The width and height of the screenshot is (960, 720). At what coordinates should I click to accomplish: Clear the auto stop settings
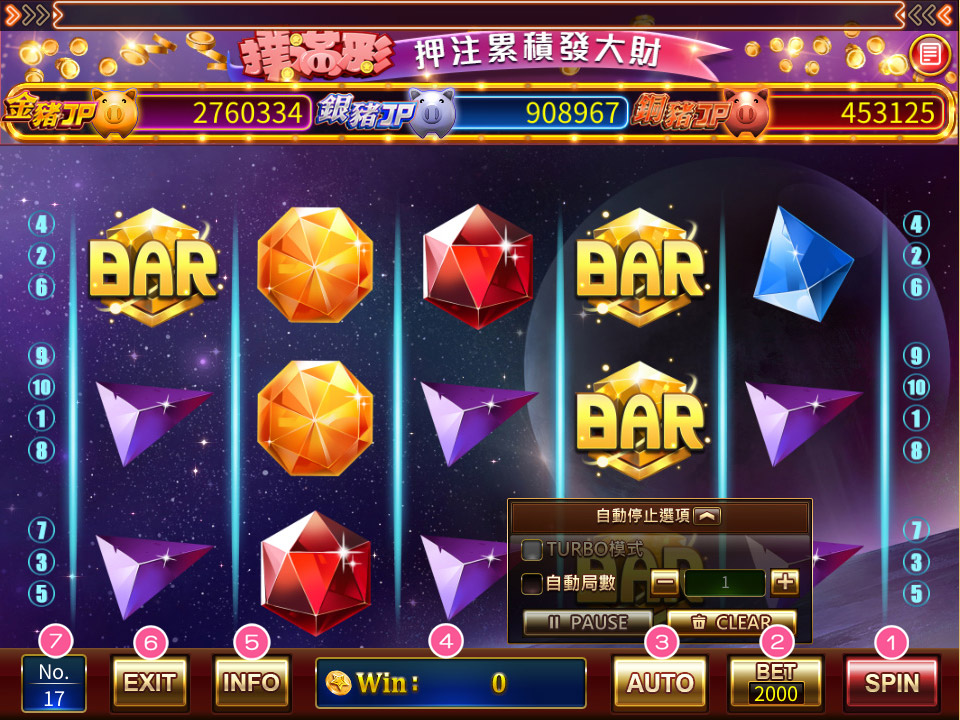coord(731,622)
